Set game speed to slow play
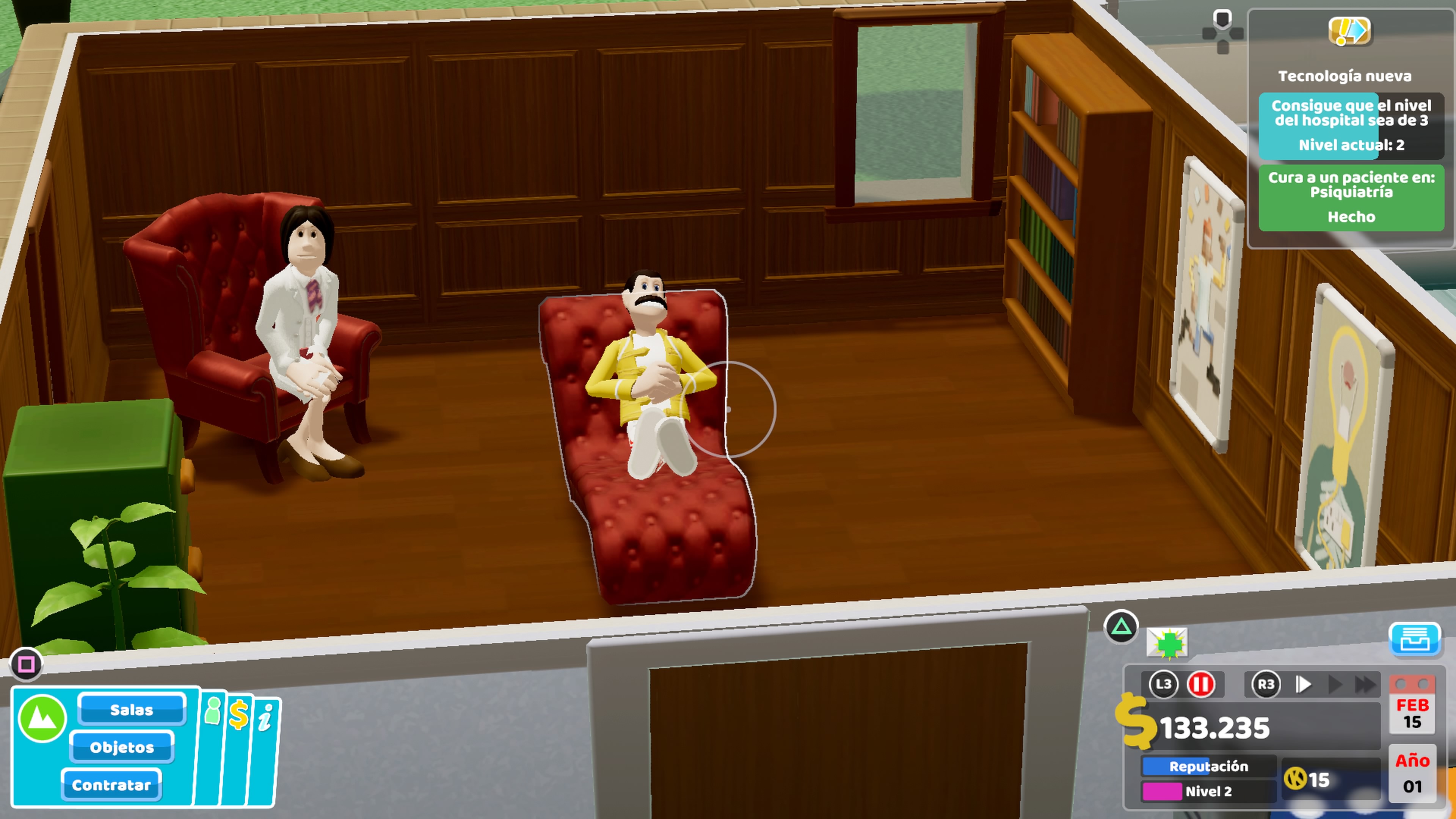The height and width of the screenshot is (819, 1456). point(1304,684)
